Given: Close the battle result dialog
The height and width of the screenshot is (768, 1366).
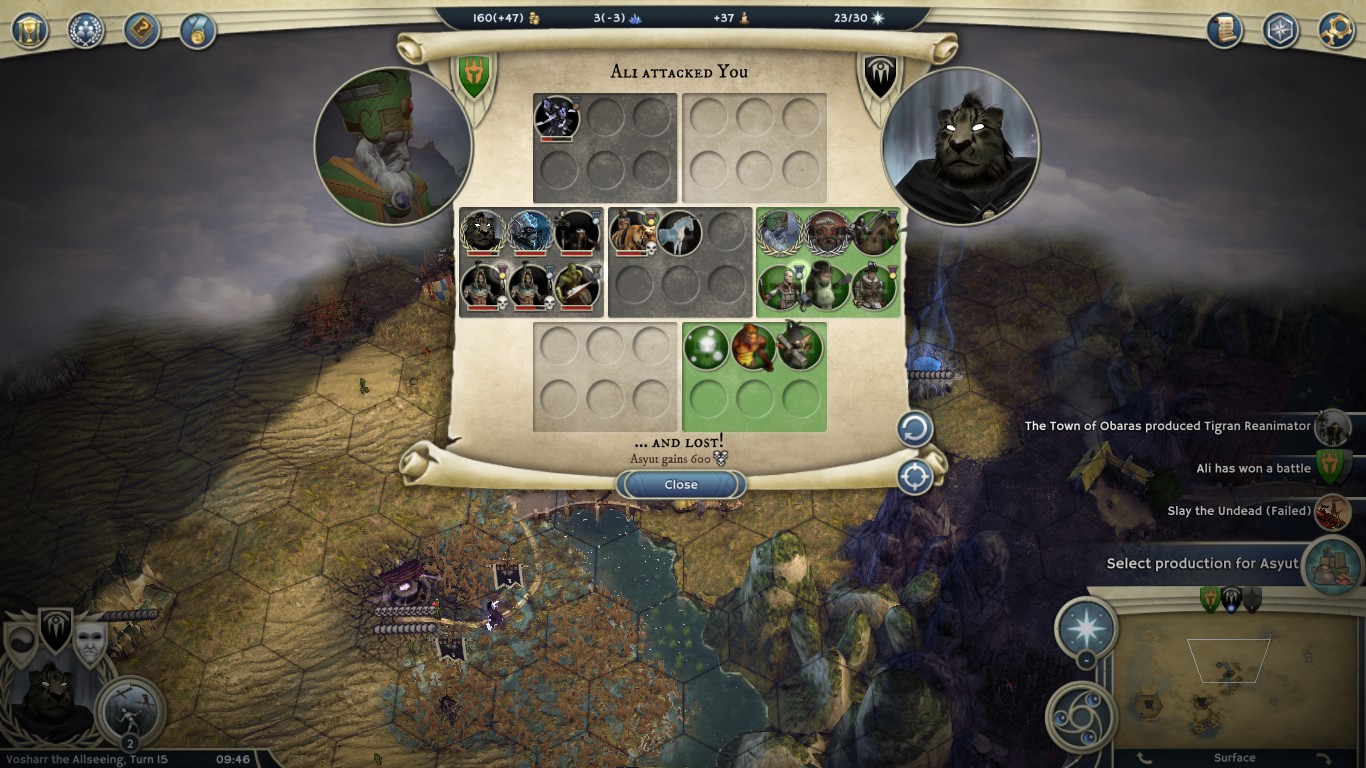Looking at the screenshot, I should (681, 485).
